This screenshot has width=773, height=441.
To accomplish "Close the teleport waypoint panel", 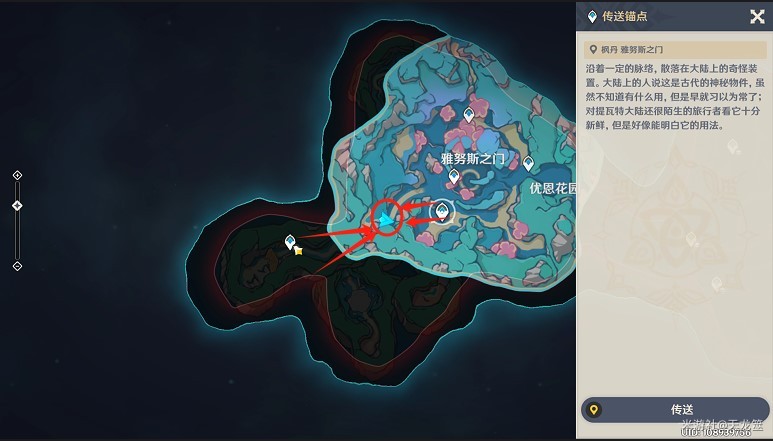I will pos(757,16).
